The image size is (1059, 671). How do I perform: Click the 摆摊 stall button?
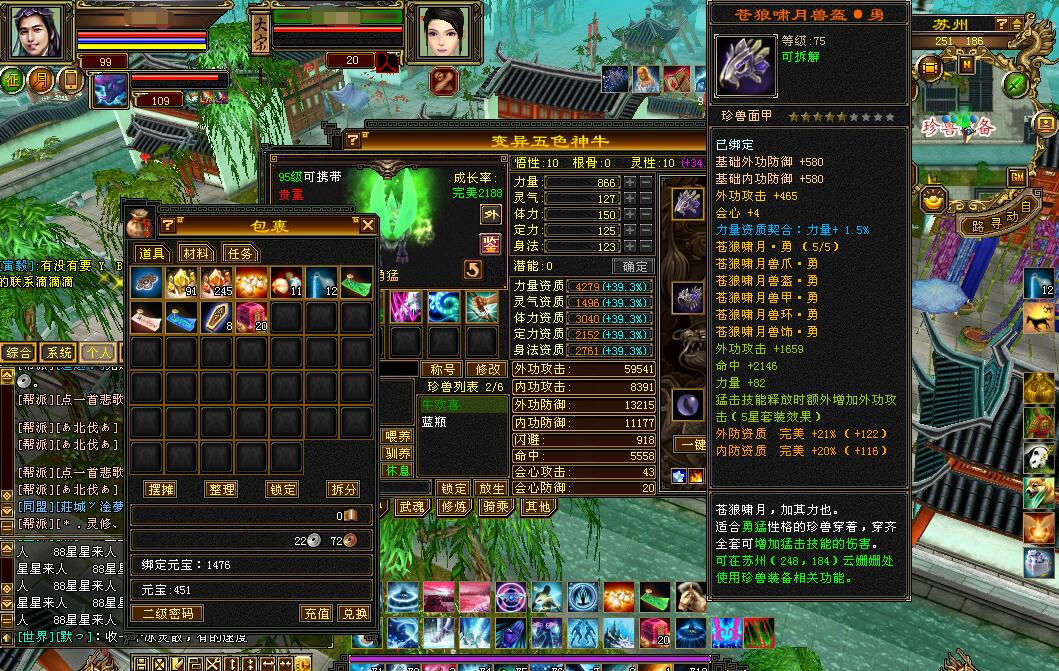(161, 489)
